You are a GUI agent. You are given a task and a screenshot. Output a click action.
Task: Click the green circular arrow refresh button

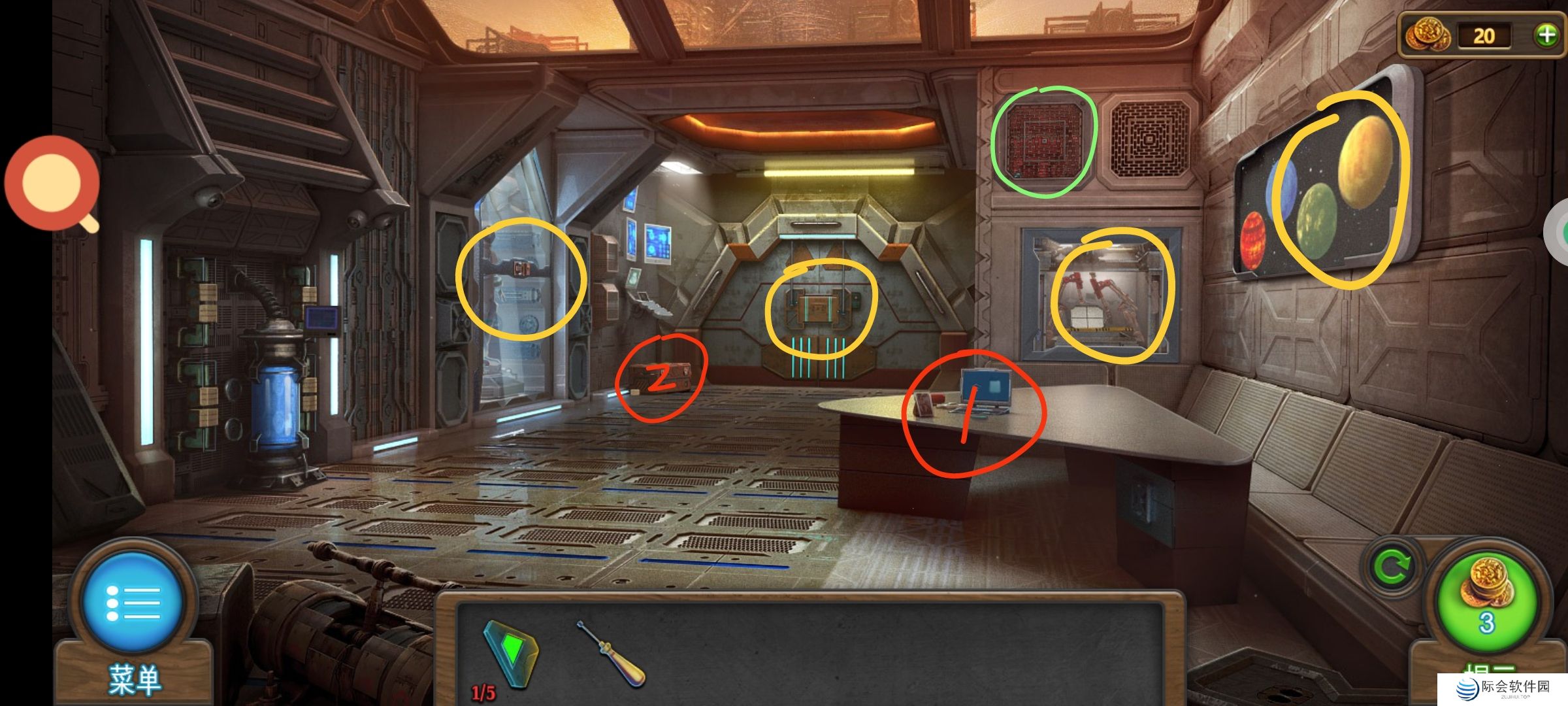click(x=1392, y=567)
